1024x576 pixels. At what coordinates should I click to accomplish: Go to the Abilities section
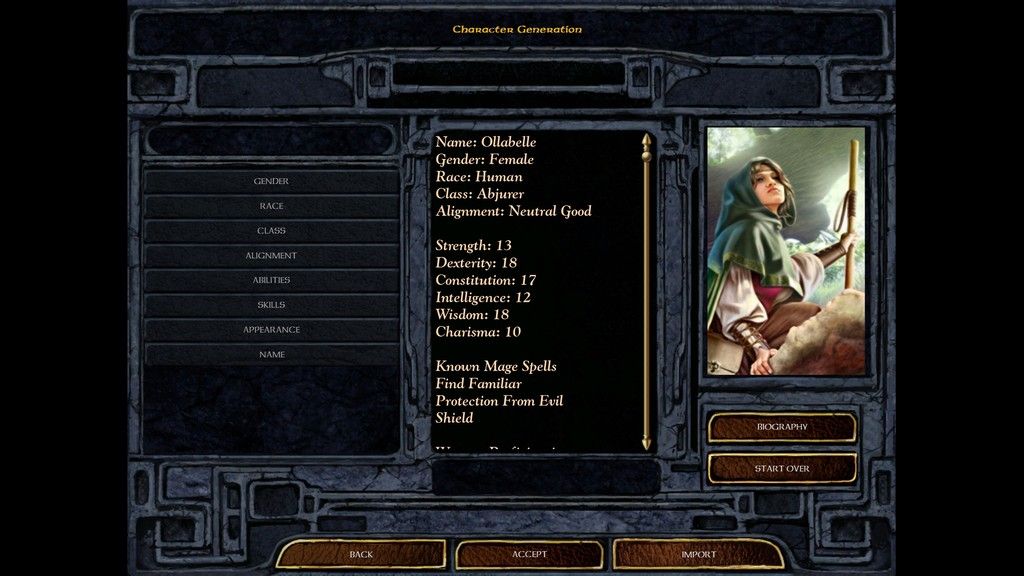click(271, 280)
